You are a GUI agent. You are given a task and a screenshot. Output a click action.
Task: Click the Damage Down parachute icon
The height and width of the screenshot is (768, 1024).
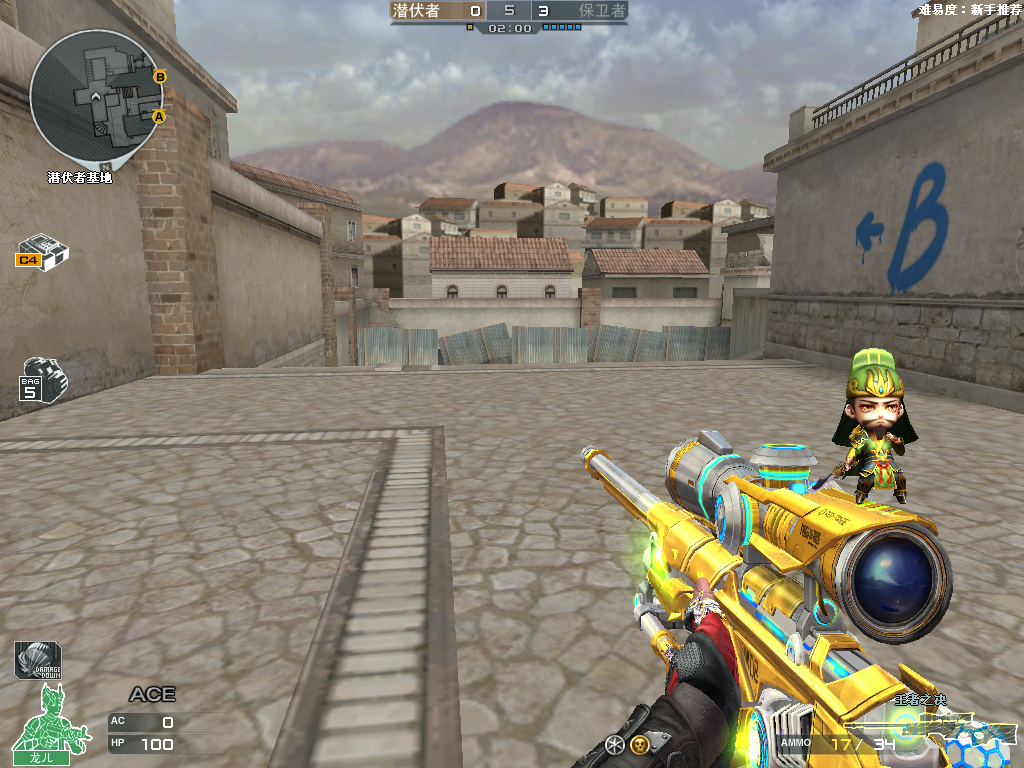tap(37, 661)
